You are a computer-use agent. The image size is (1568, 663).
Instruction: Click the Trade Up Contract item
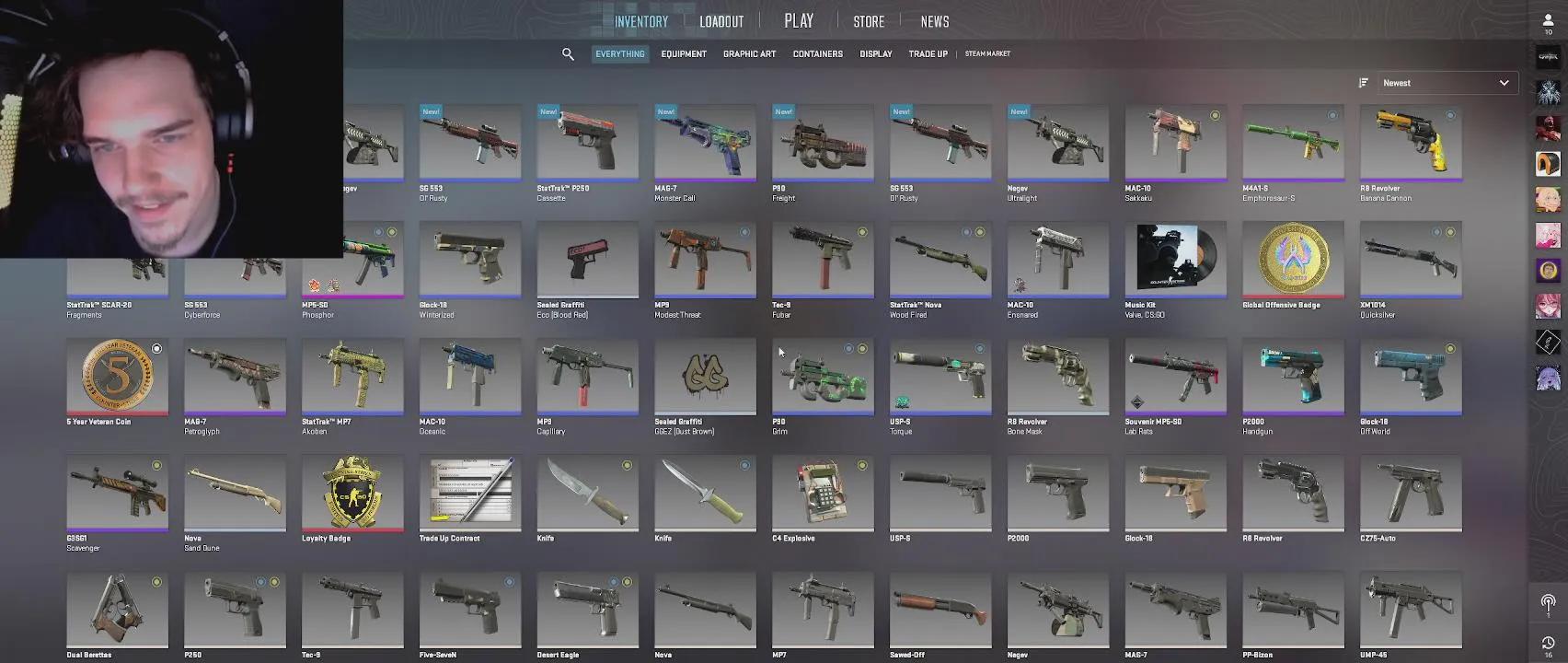coord(470,494)
